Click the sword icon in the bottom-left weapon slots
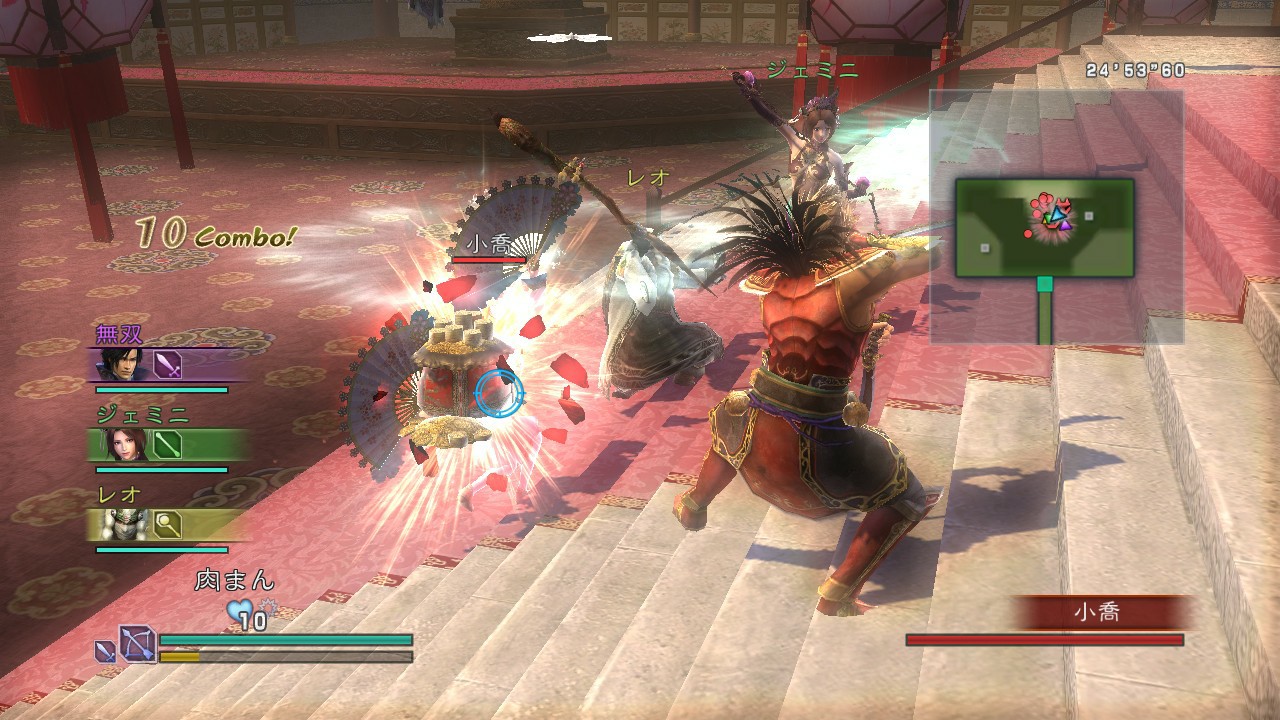The height and width of the screenshot is (720, 1280). [x=106, y=652]
